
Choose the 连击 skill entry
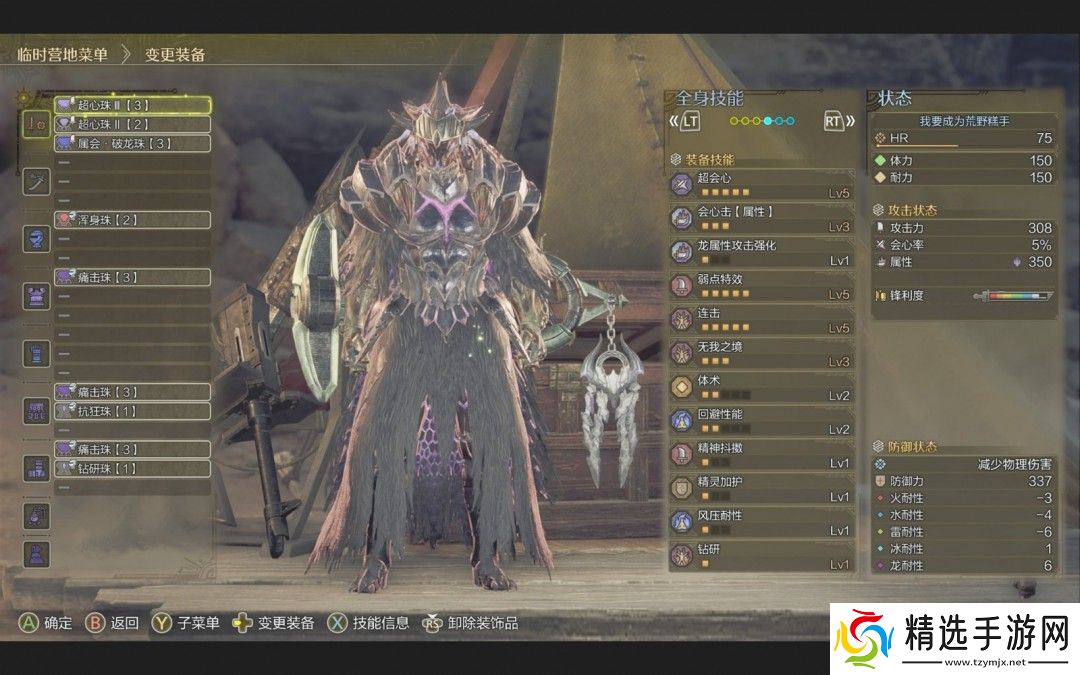pos(762,319)
